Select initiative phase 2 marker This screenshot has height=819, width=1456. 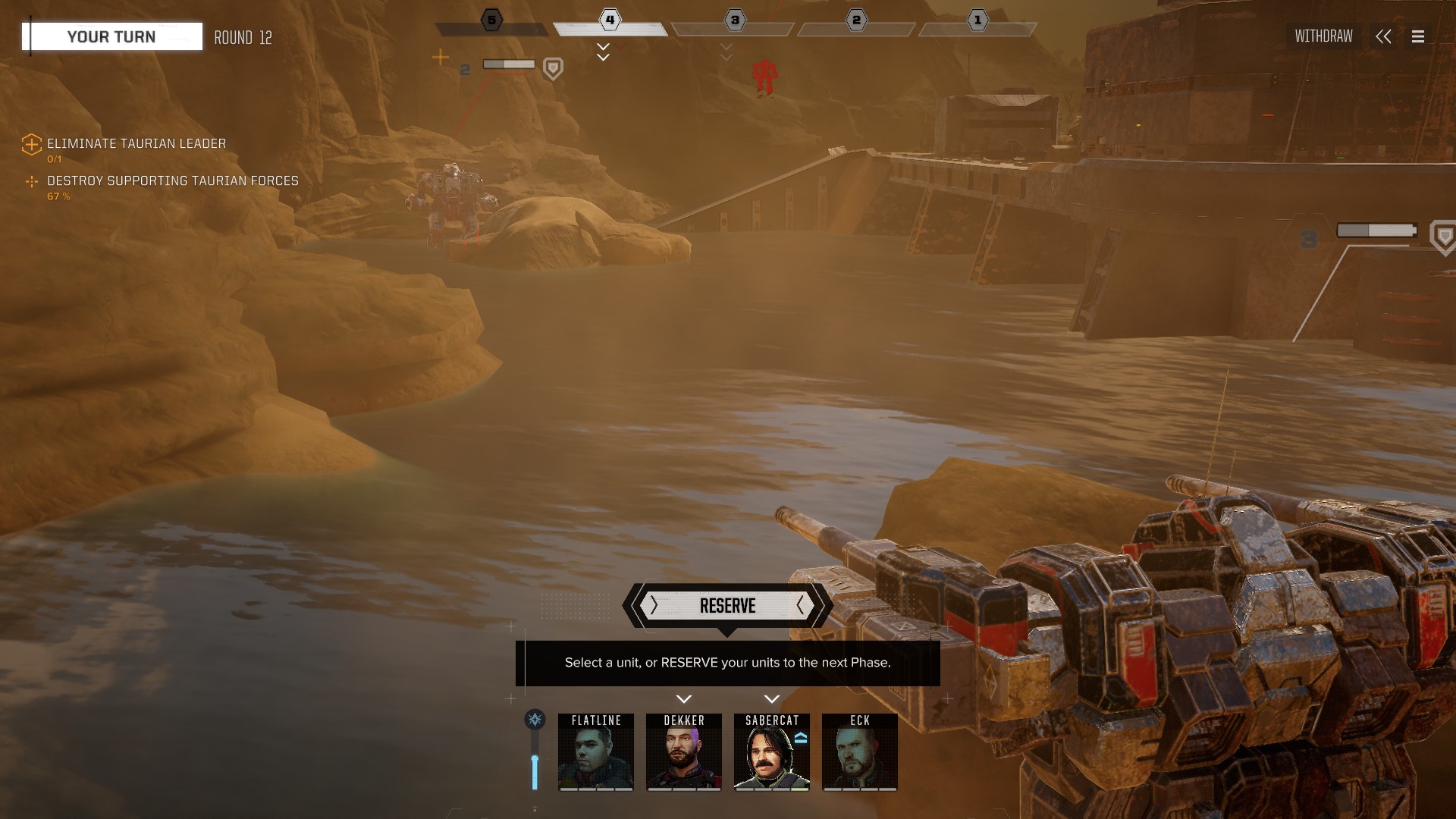(x=856, y=20)
